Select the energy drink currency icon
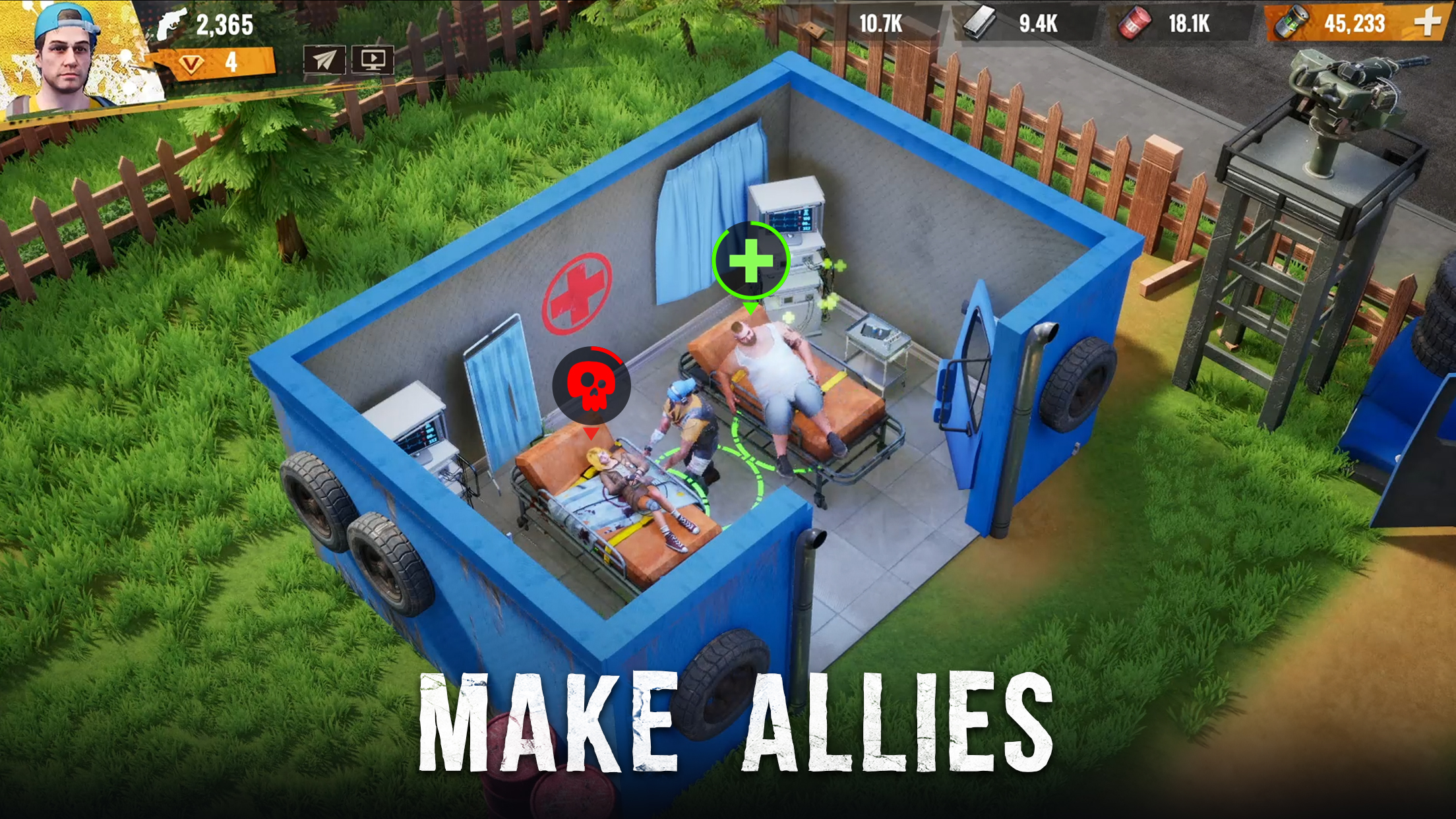1456x819 pixels. click(1292, 22)
